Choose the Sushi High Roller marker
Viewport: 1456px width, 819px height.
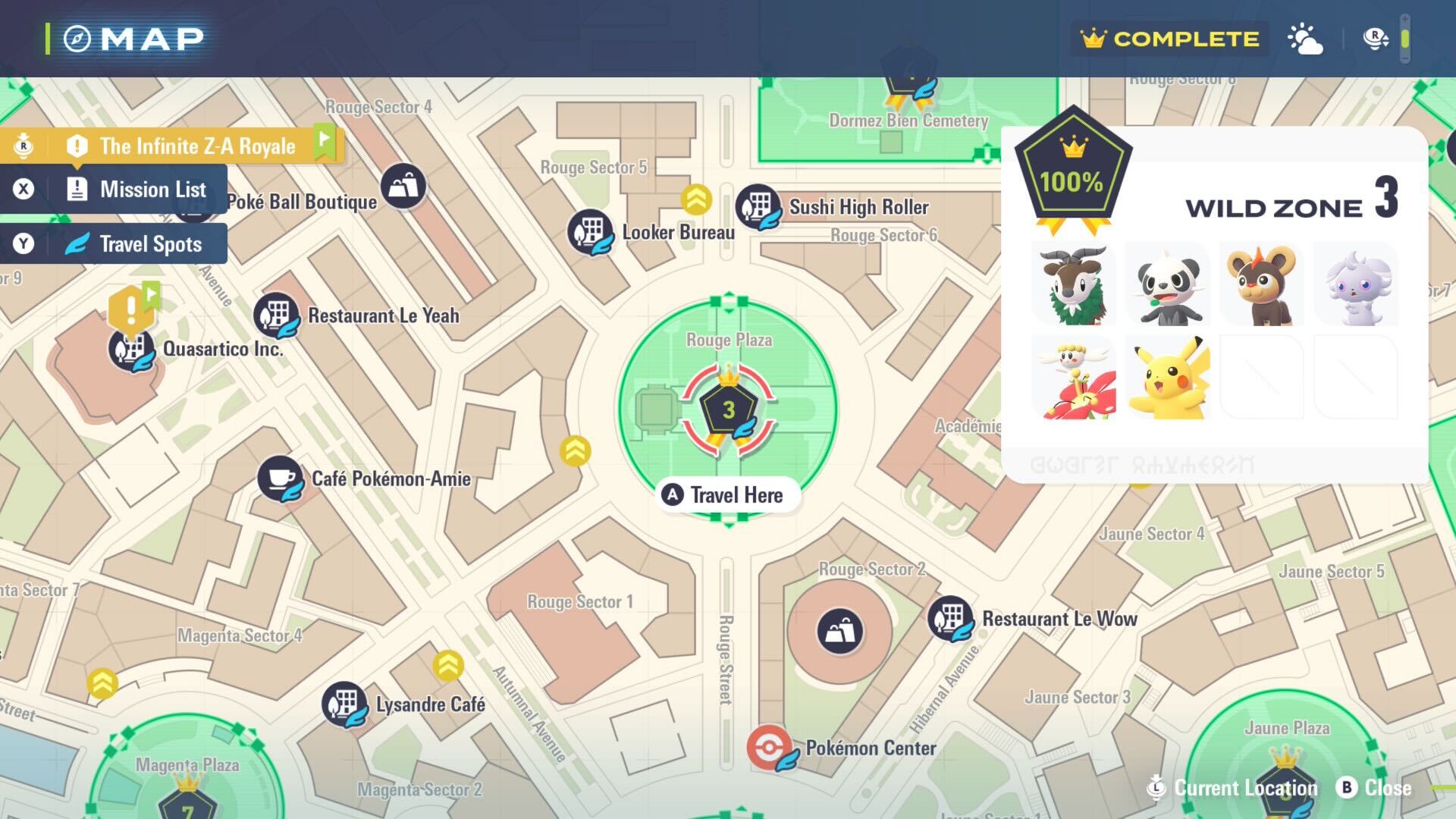(x=758, y=206)
